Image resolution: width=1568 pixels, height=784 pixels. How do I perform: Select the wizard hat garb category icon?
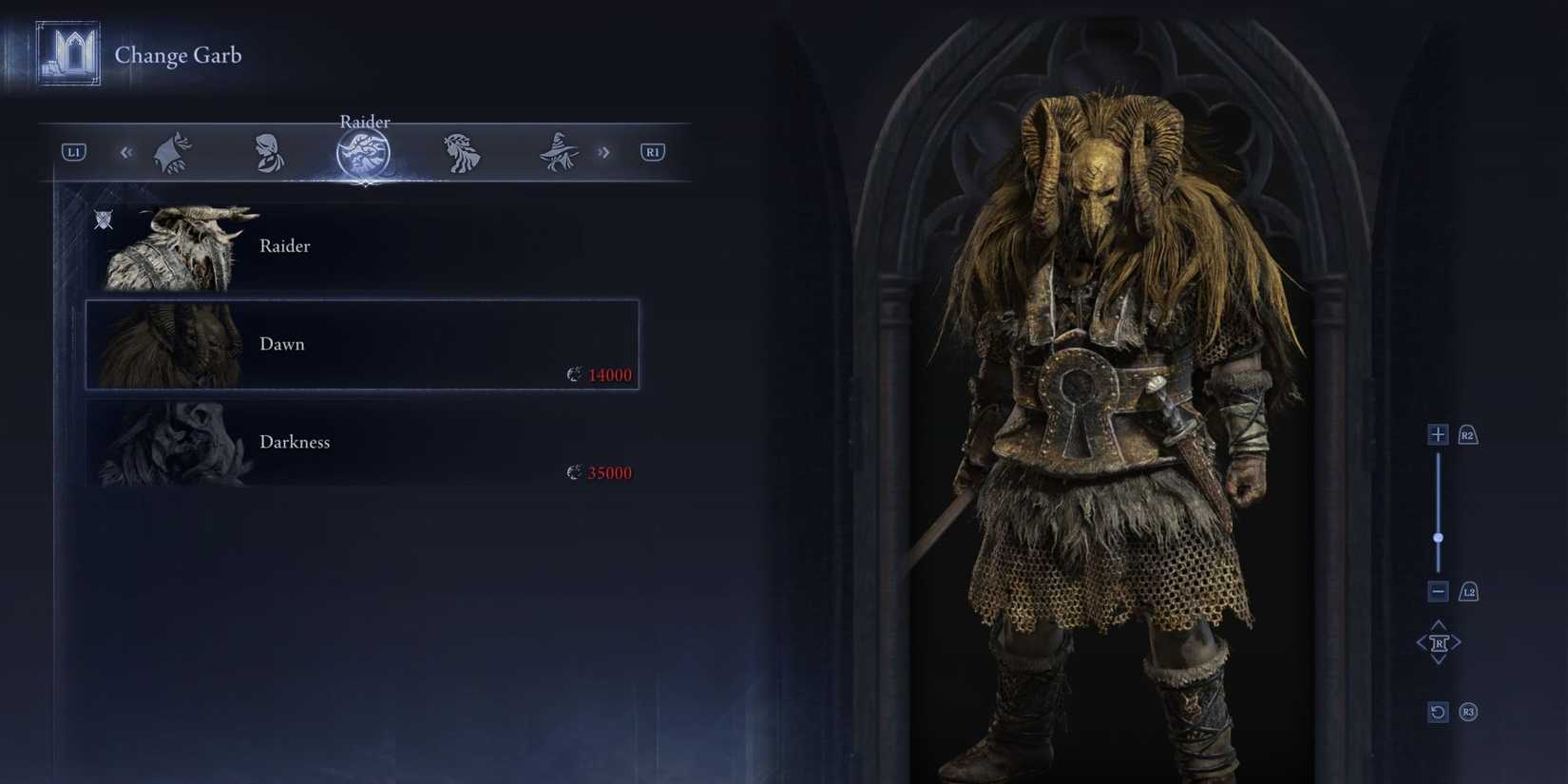point(557,151)
